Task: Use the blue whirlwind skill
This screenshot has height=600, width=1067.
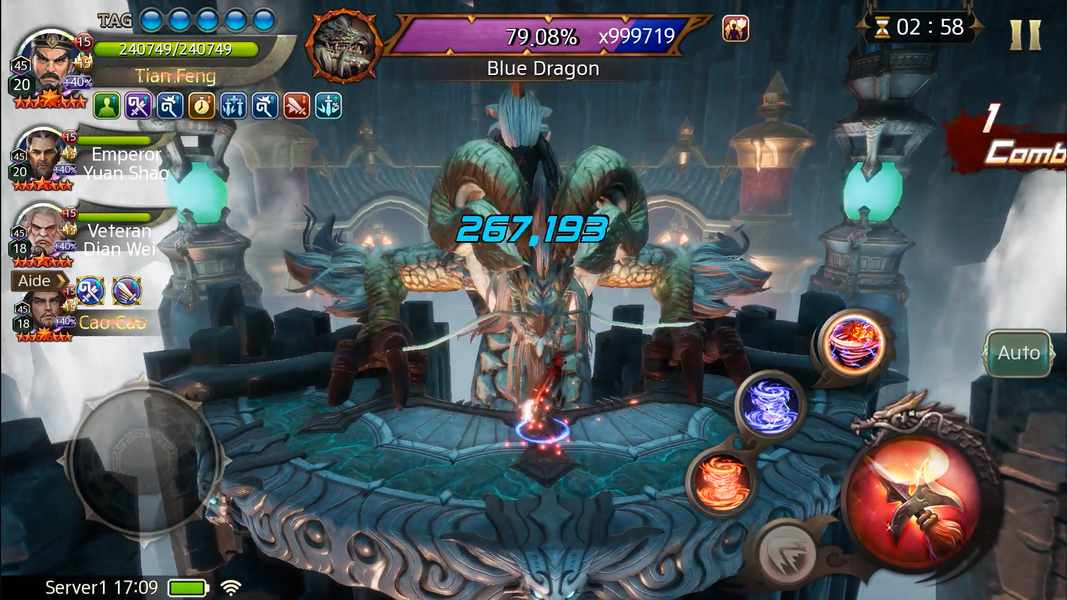Action: pyautogui.click(x=770, y=405)
